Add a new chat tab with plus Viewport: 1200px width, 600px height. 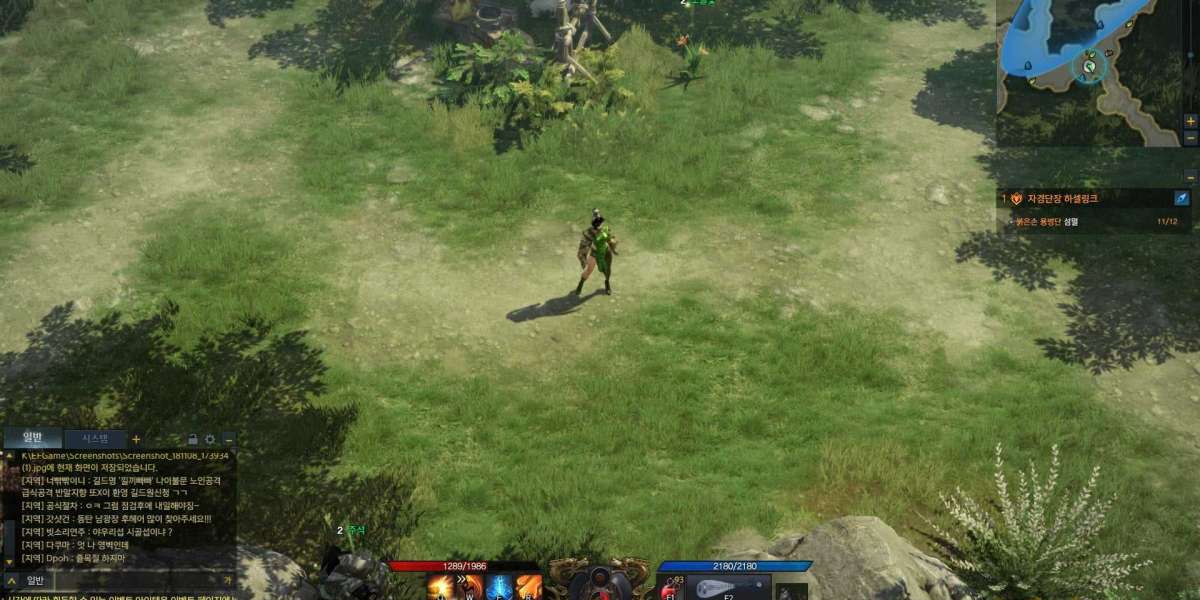pyautogui.click(x=136, y=439)
